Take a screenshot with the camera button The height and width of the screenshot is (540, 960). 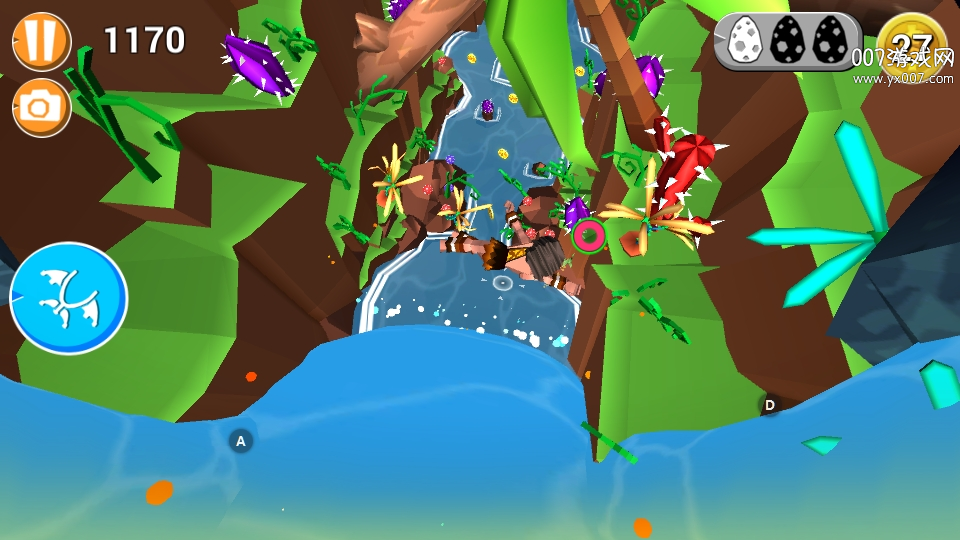click(x=41, y=106)
